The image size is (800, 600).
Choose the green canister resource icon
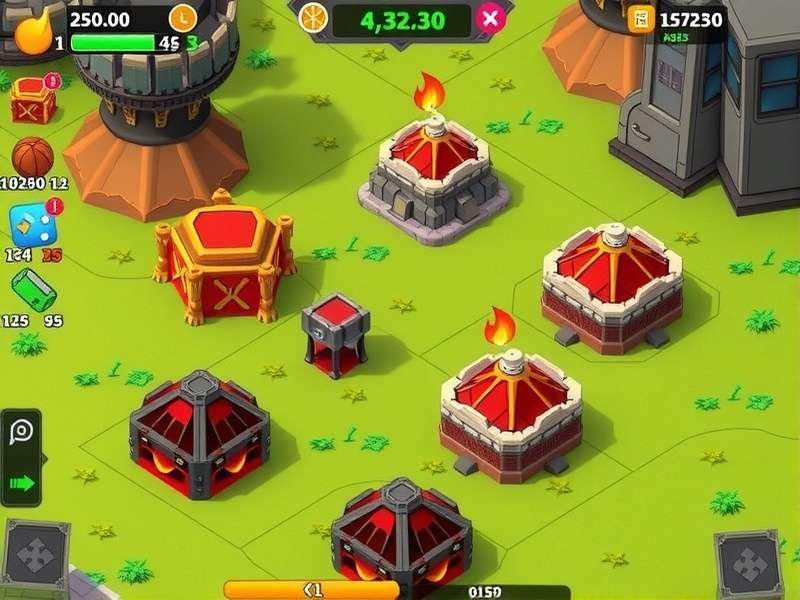click(x=33, y=290)
